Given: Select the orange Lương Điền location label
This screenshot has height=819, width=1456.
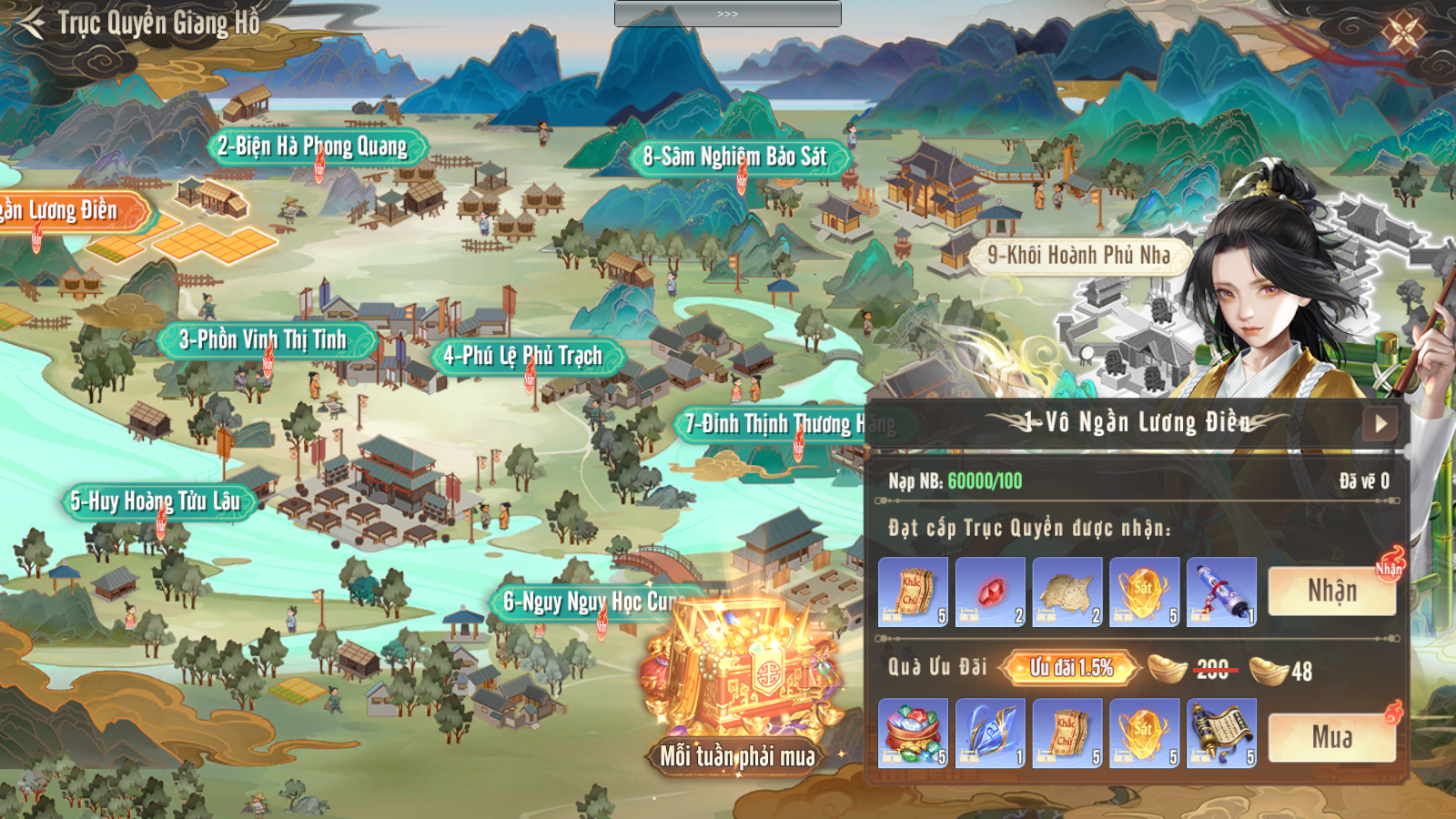Looking at the screenshot, I should click(64, 212).
